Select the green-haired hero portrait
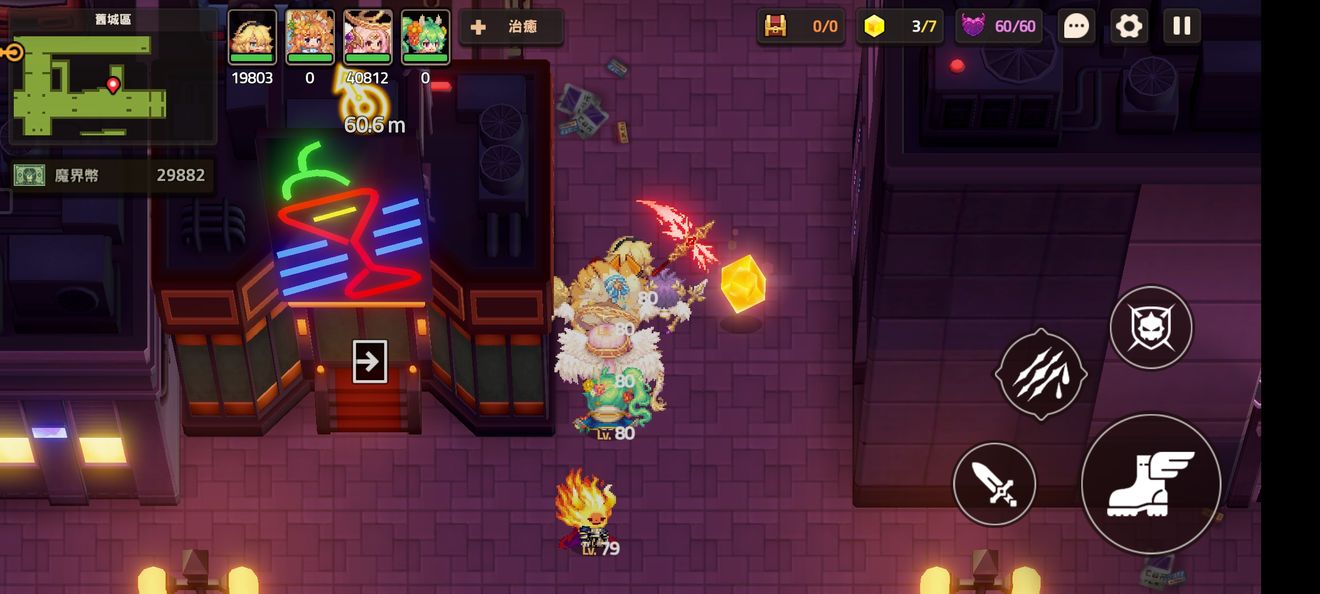This screenshot has width=1320, height=594. click(x=426, y=38)
